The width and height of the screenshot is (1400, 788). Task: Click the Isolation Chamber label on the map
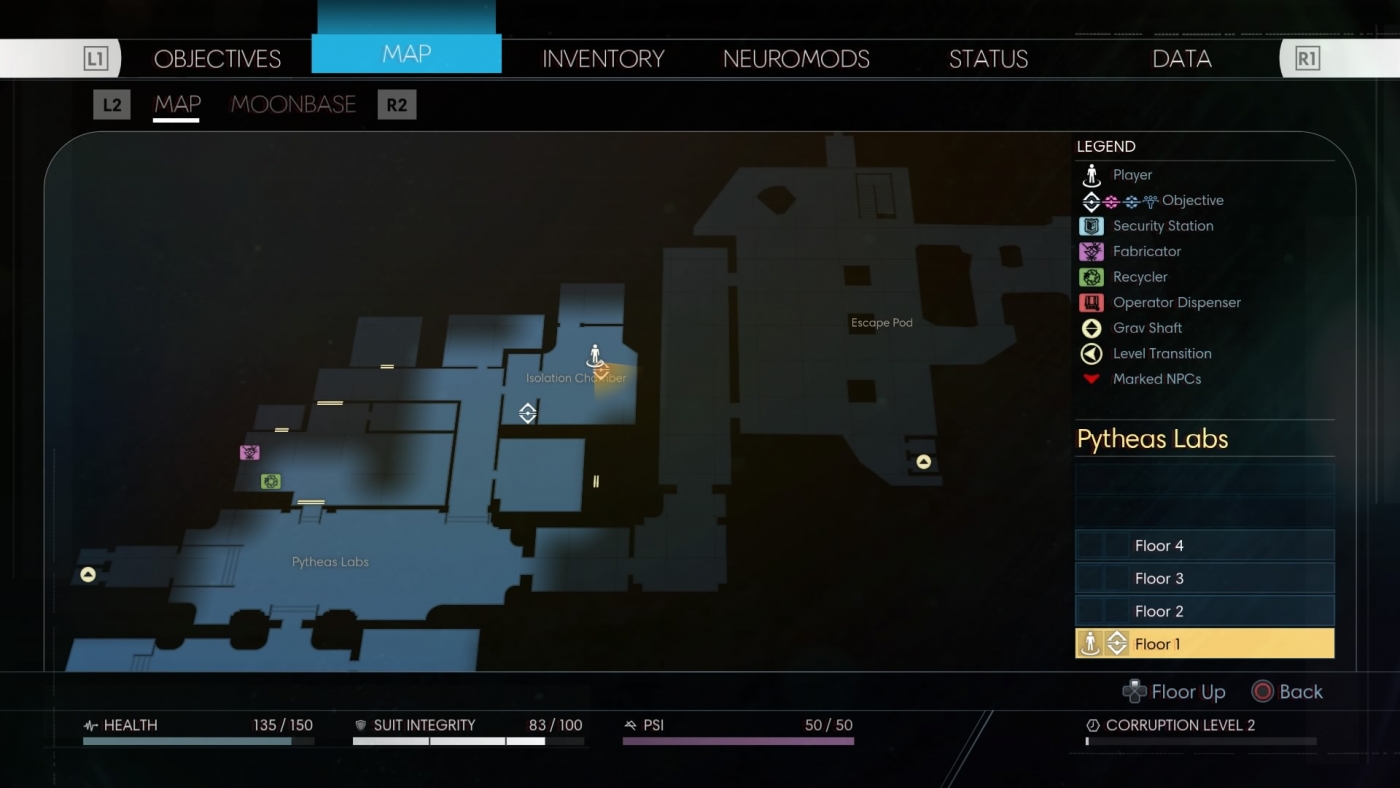point(576,378)
